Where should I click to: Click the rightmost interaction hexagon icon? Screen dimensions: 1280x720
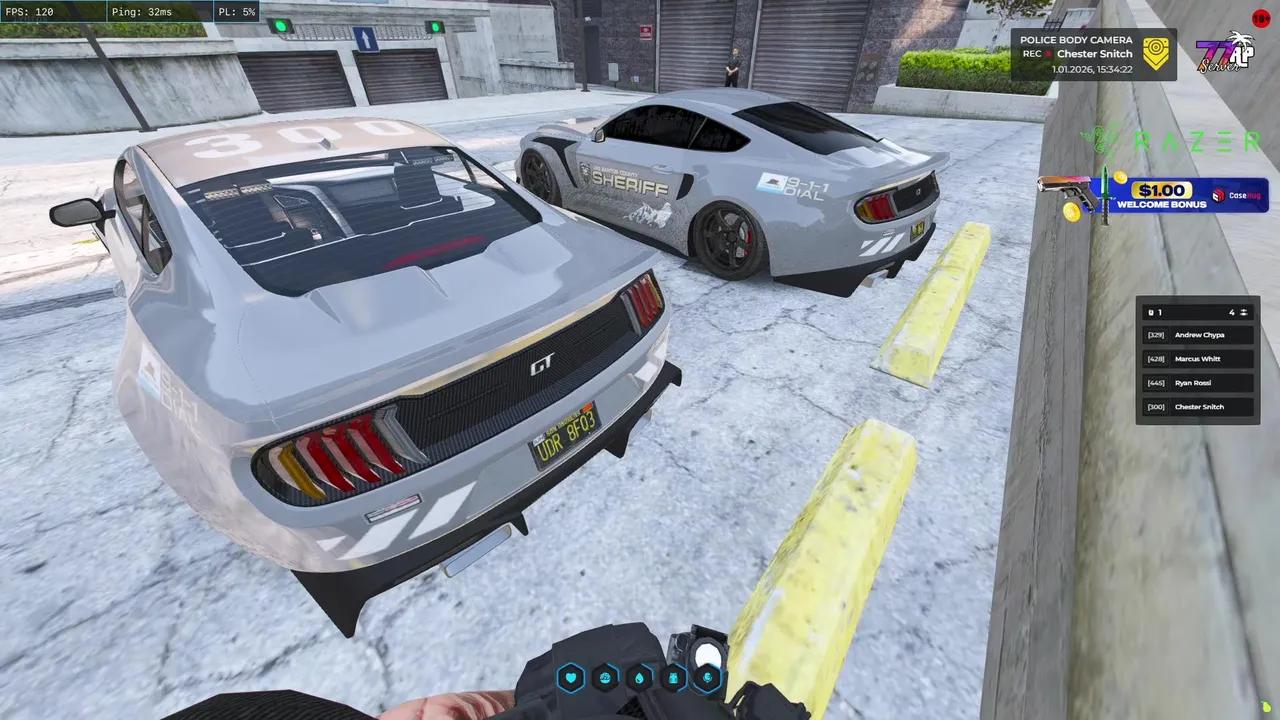707,678
